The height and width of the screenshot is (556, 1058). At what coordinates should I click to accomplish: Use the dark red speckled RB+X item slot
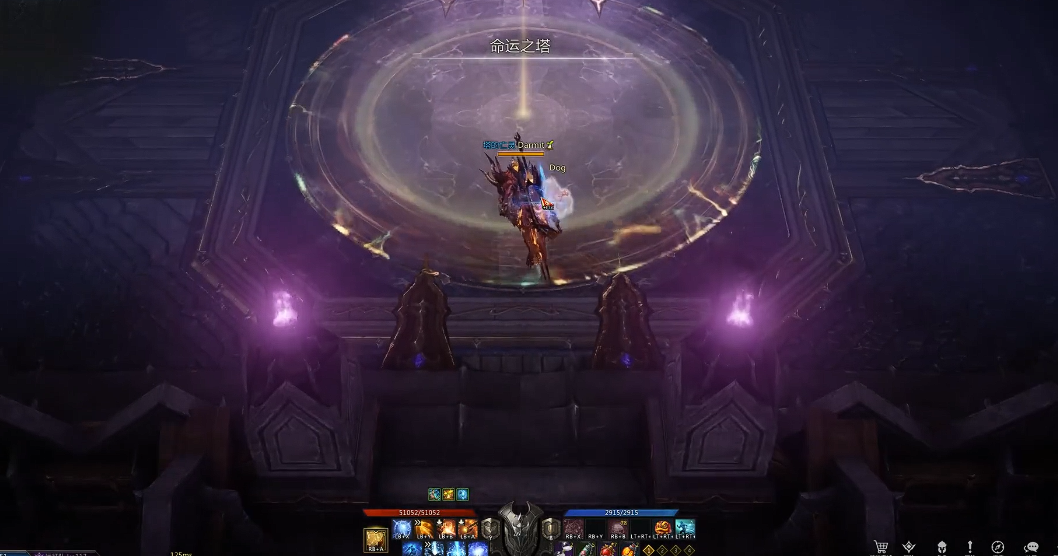(573, 528)
